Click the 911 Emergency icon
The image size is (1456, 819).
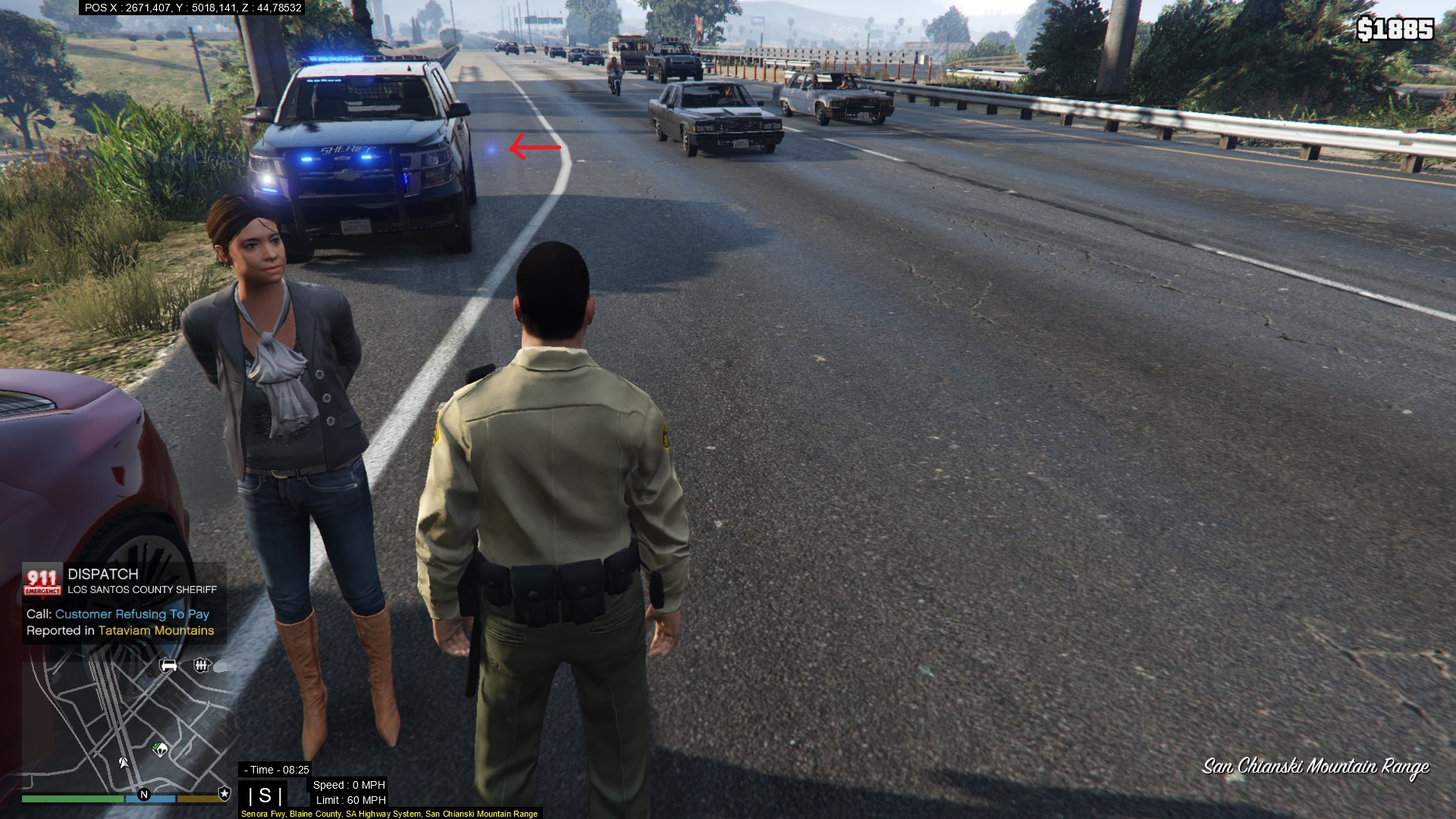[42, 582]
